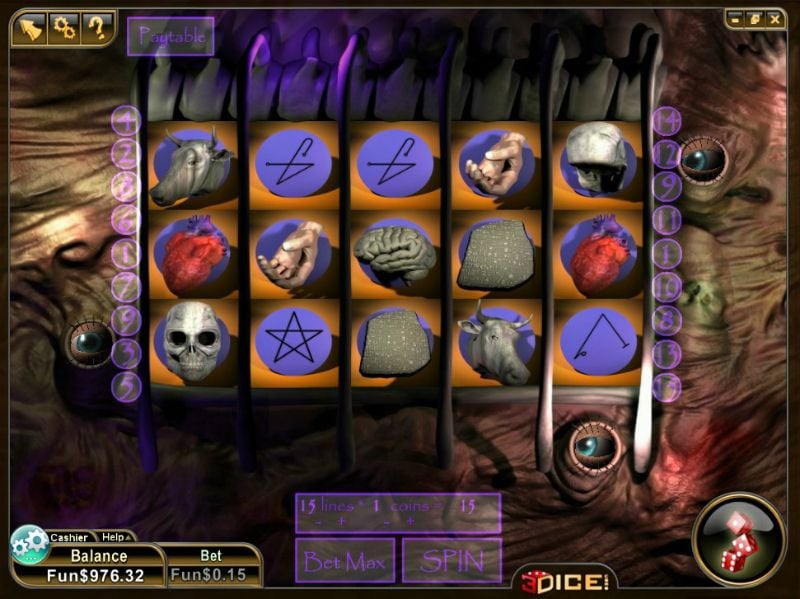This screenshot has width=800, height=599.
Task: Minimize the game window
Action: [735, 18]
